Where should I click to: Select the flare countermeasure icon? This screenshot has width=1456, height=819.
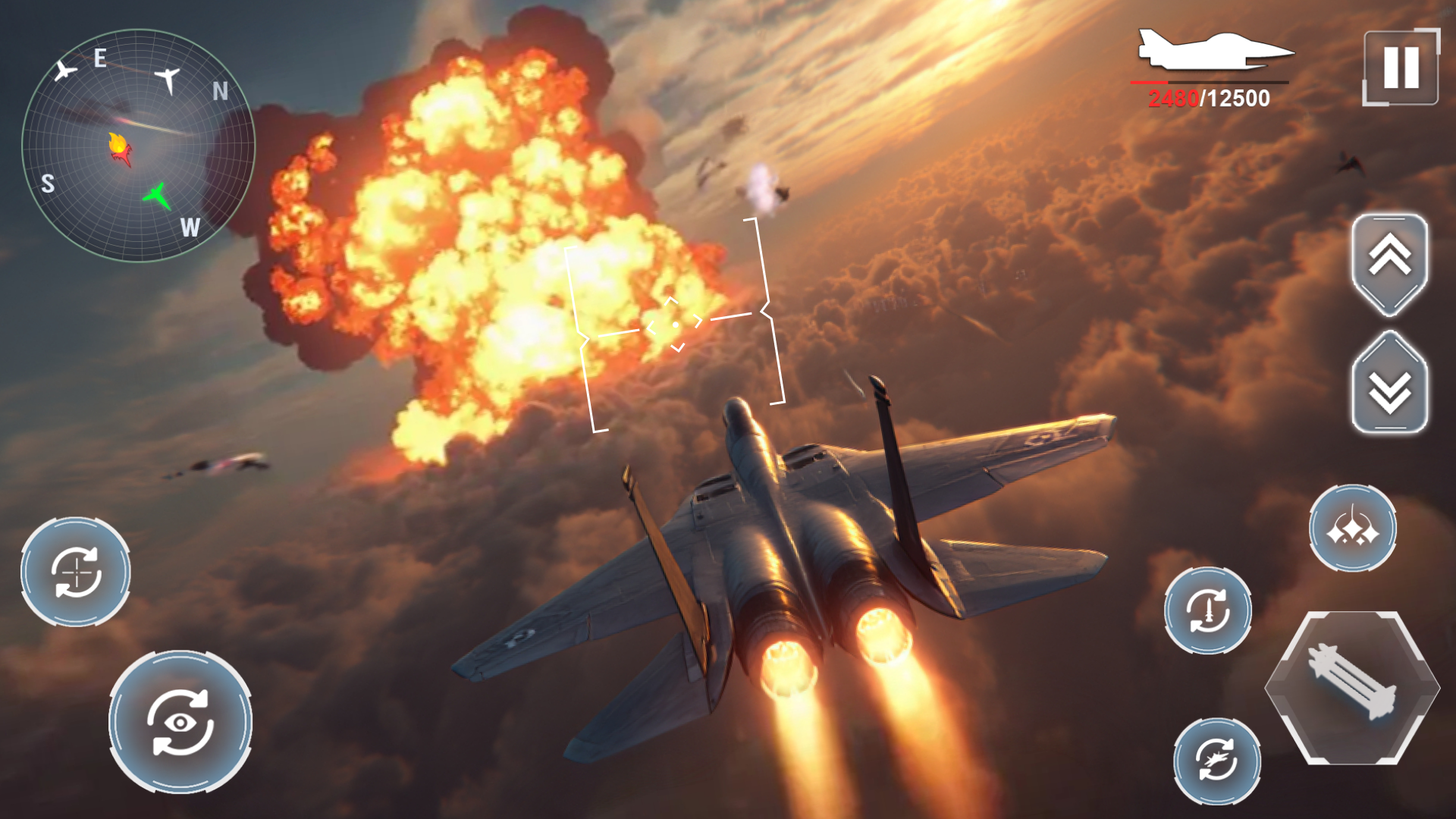click(x=1354, y=528)
